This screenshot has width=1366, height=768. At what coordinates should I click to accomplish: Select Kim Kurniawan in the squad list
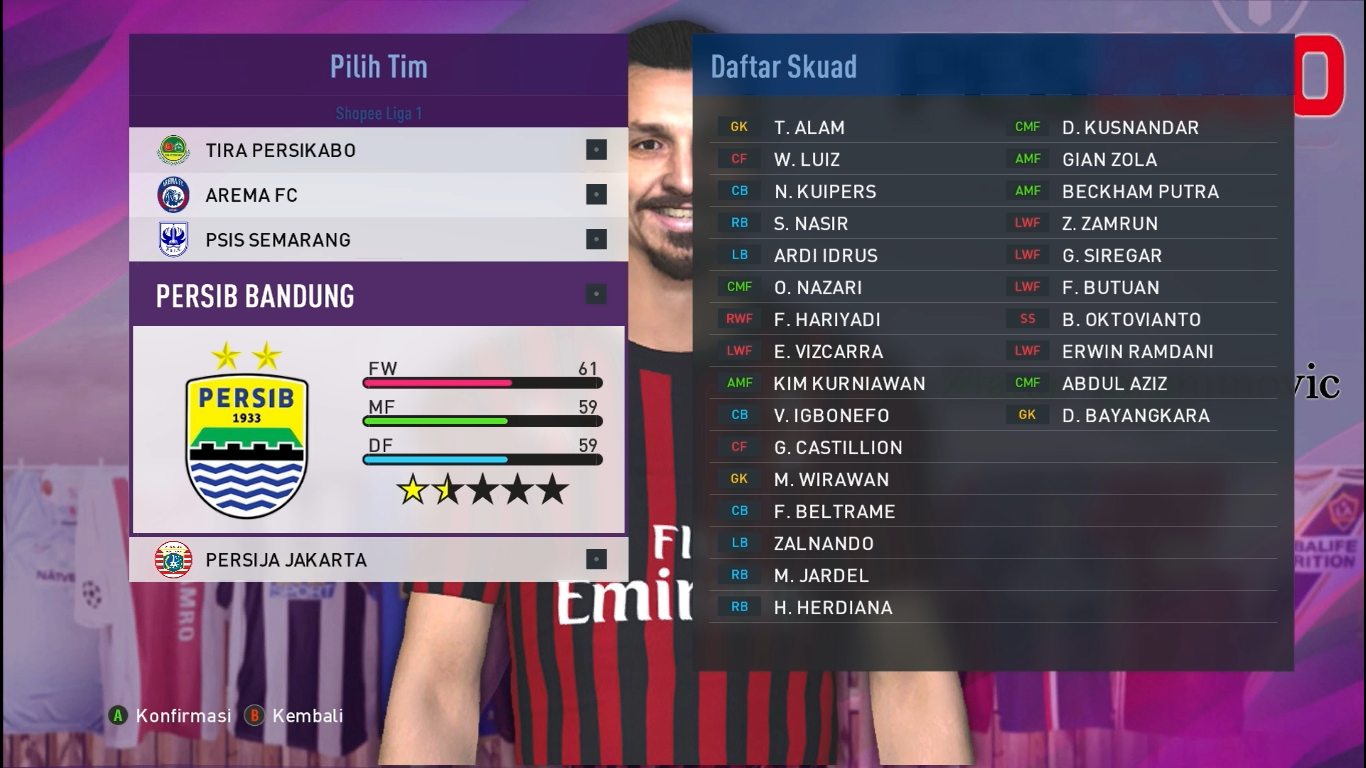click(x=849, y=384)
